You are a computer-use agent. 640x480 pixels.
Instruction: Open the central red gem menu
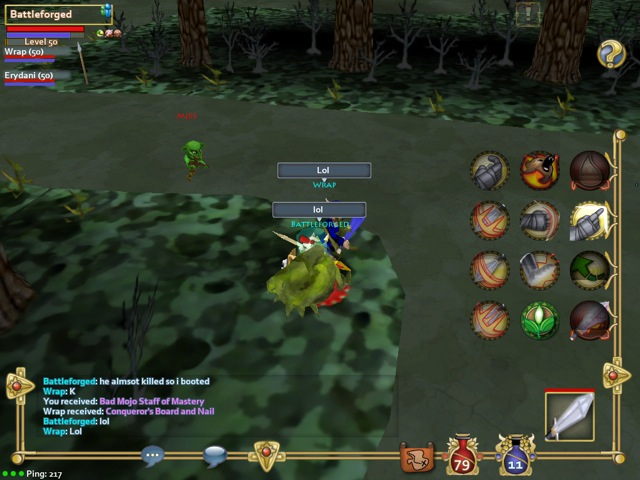tap(265, 455)
